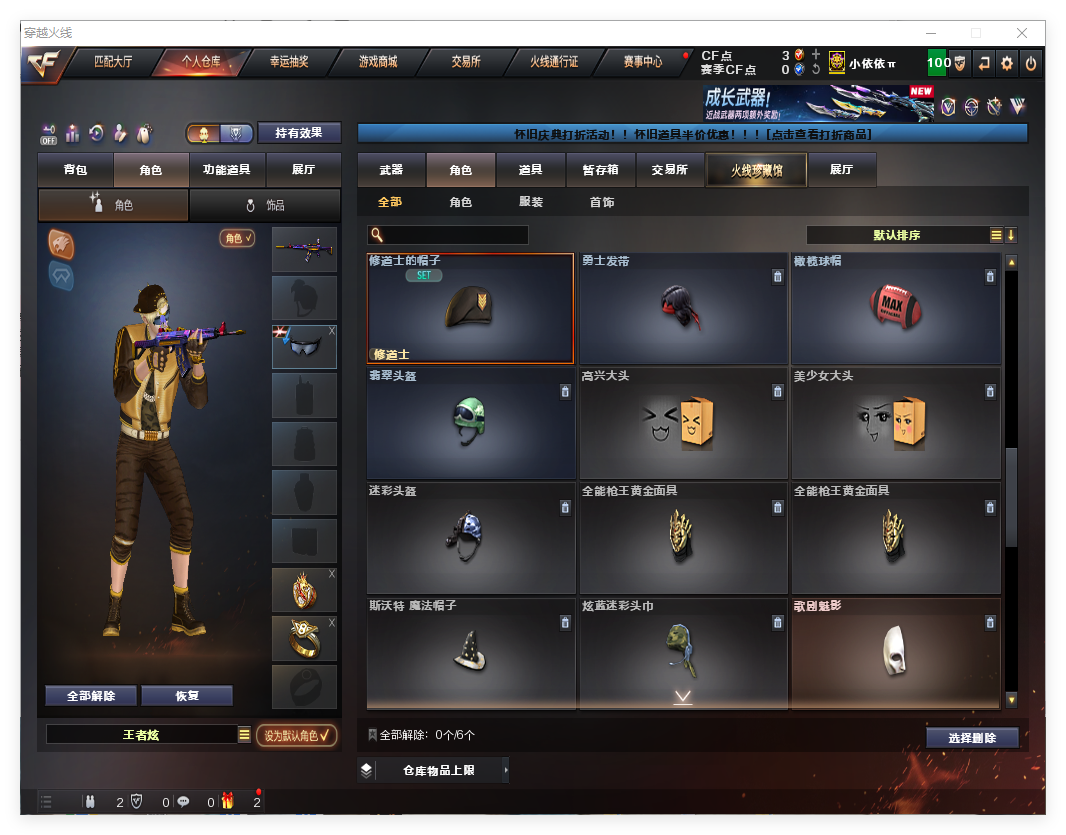Viewport: 1066px width, 835px height.
Task: Open the 暂存箱 temporary storage tab
Action: [600, 170]
